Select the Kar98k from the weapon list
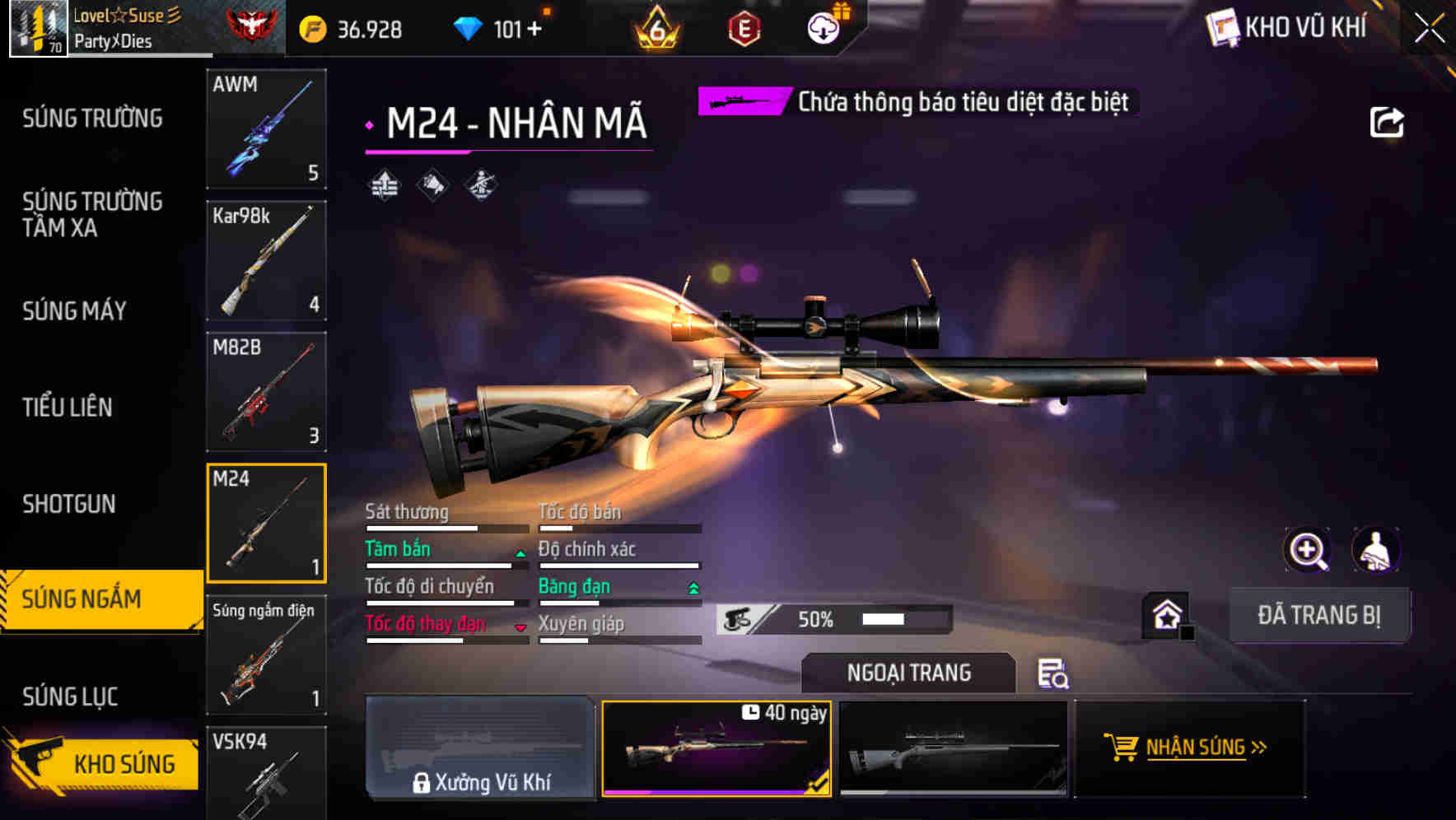The width and height of the screenshot is (1456, 820). (266, 259)
